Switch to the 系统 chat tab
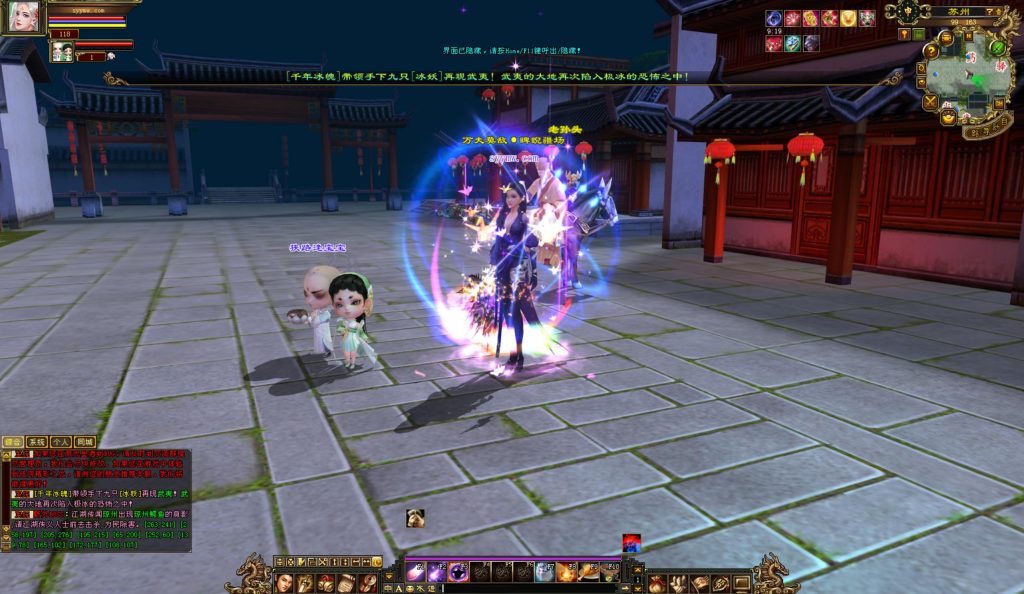This screenshot has width=1024, height=594. 36,441
